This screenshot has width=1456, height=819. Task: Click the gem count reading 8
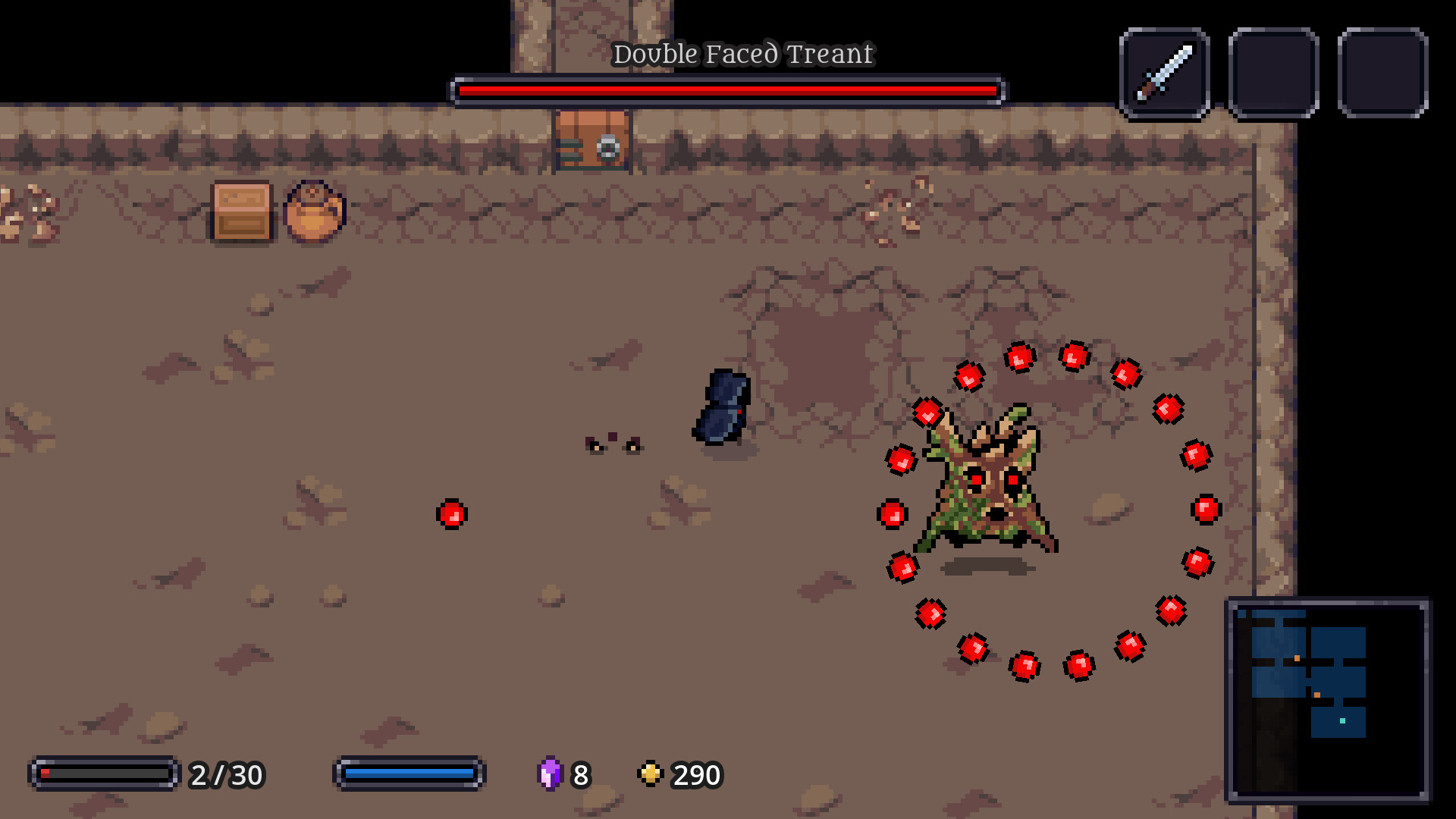click(x=580, y=775)
